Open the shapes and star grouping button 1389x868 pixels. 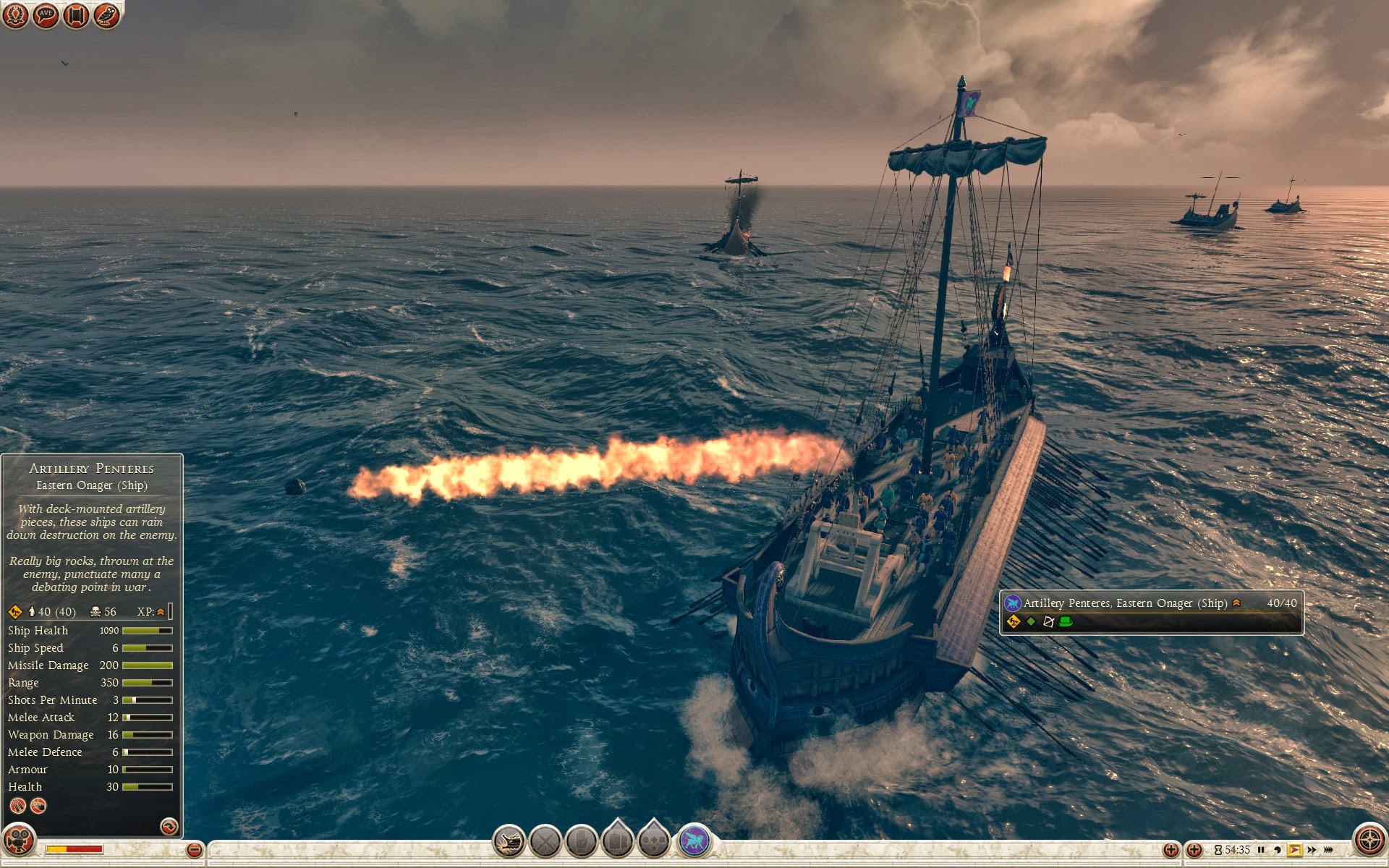(654, 841)
